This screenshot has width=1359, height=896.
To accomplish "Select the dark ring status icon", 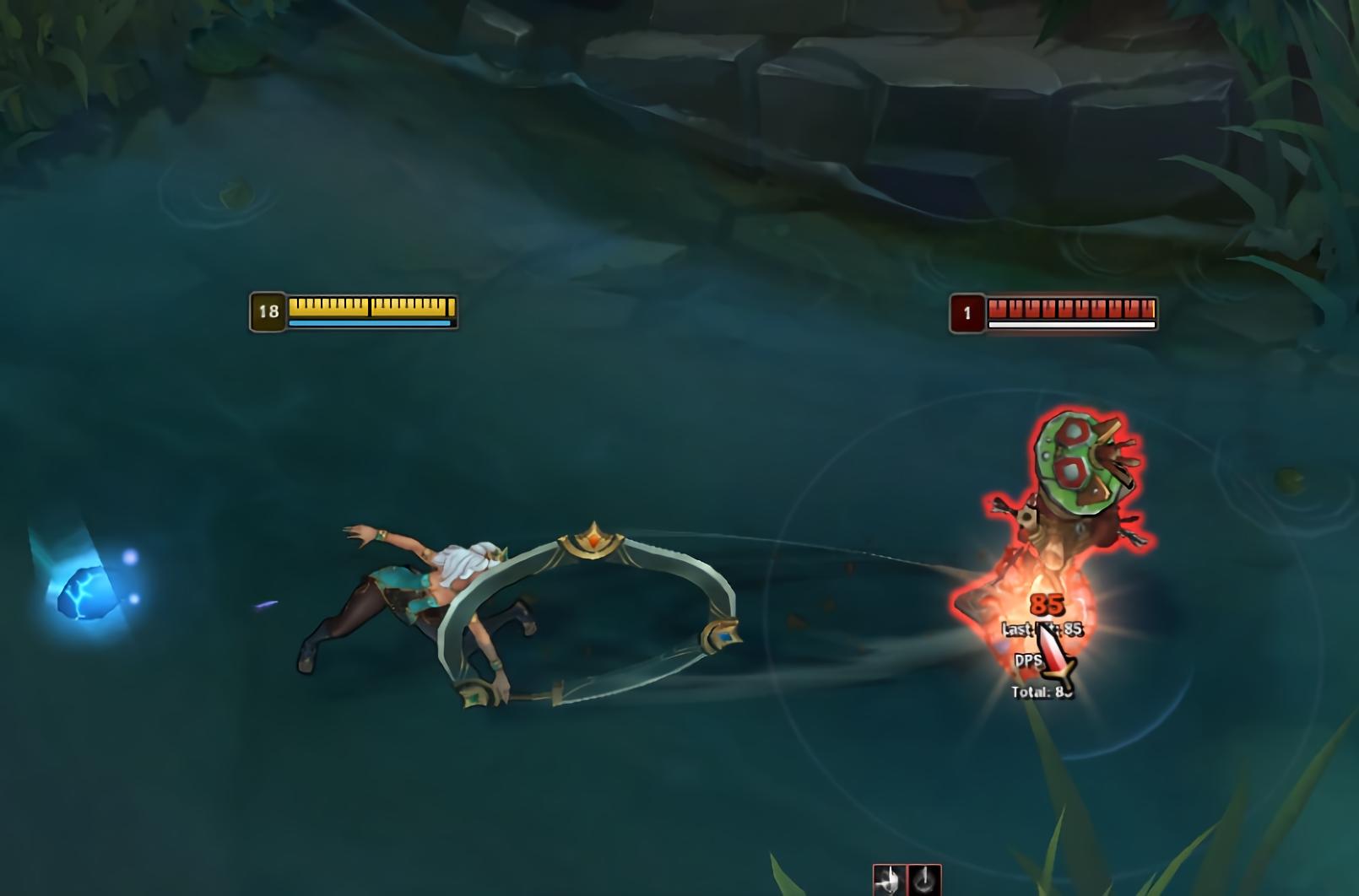I will [924, 881].
